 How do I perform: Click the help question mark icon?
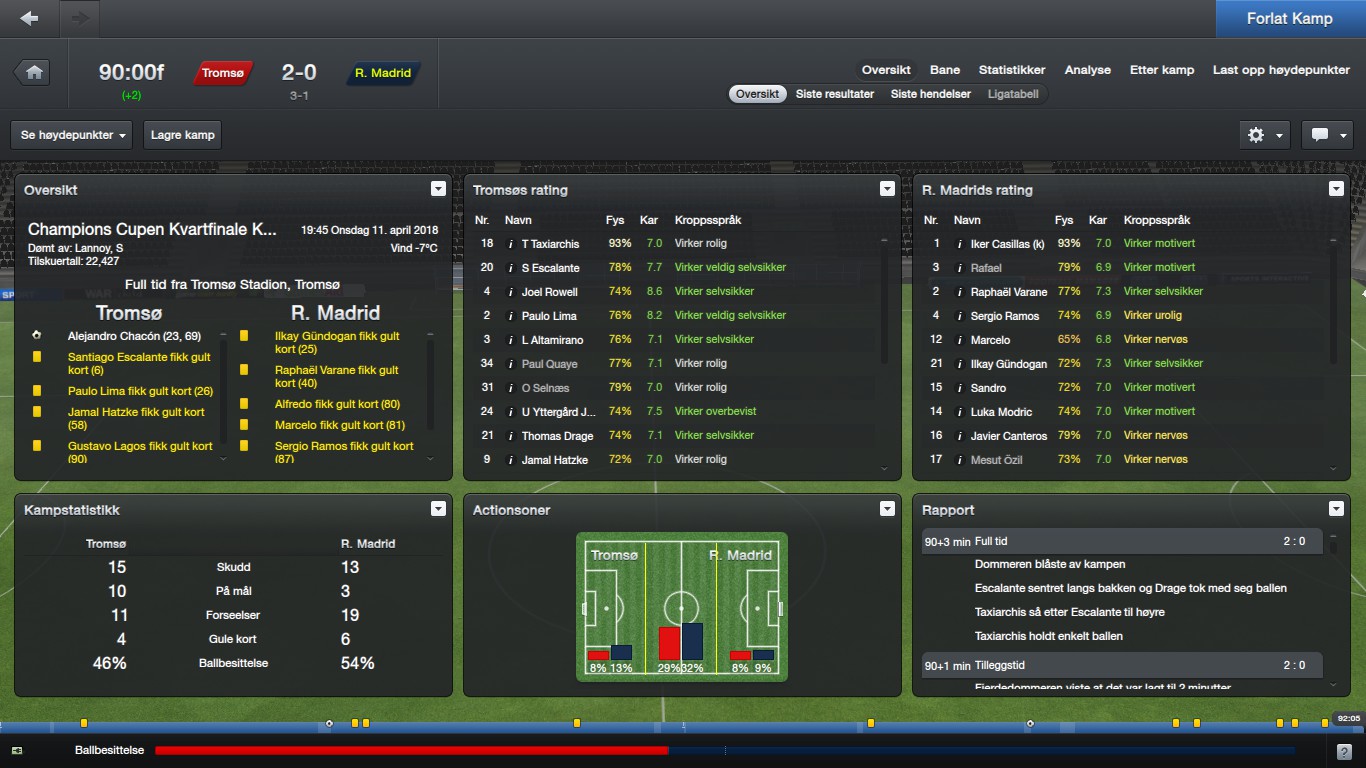click(1344, 751)
